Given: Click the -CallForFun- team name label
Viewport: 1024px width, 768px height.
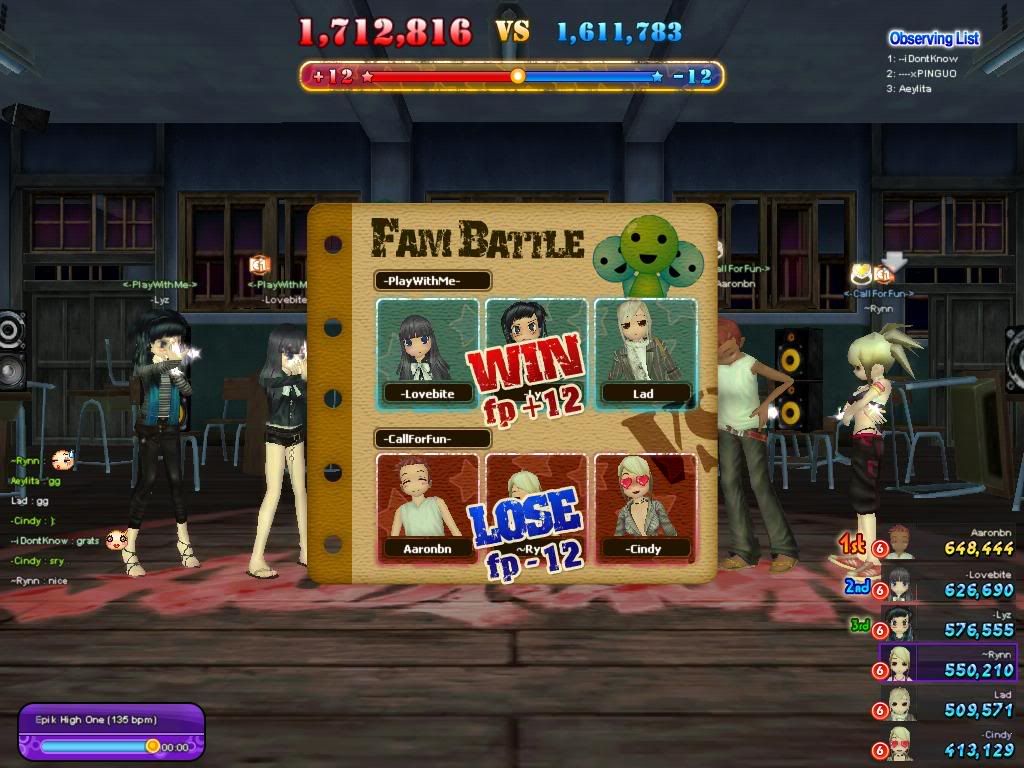Looking at the screenshot, I should [433, 438].
